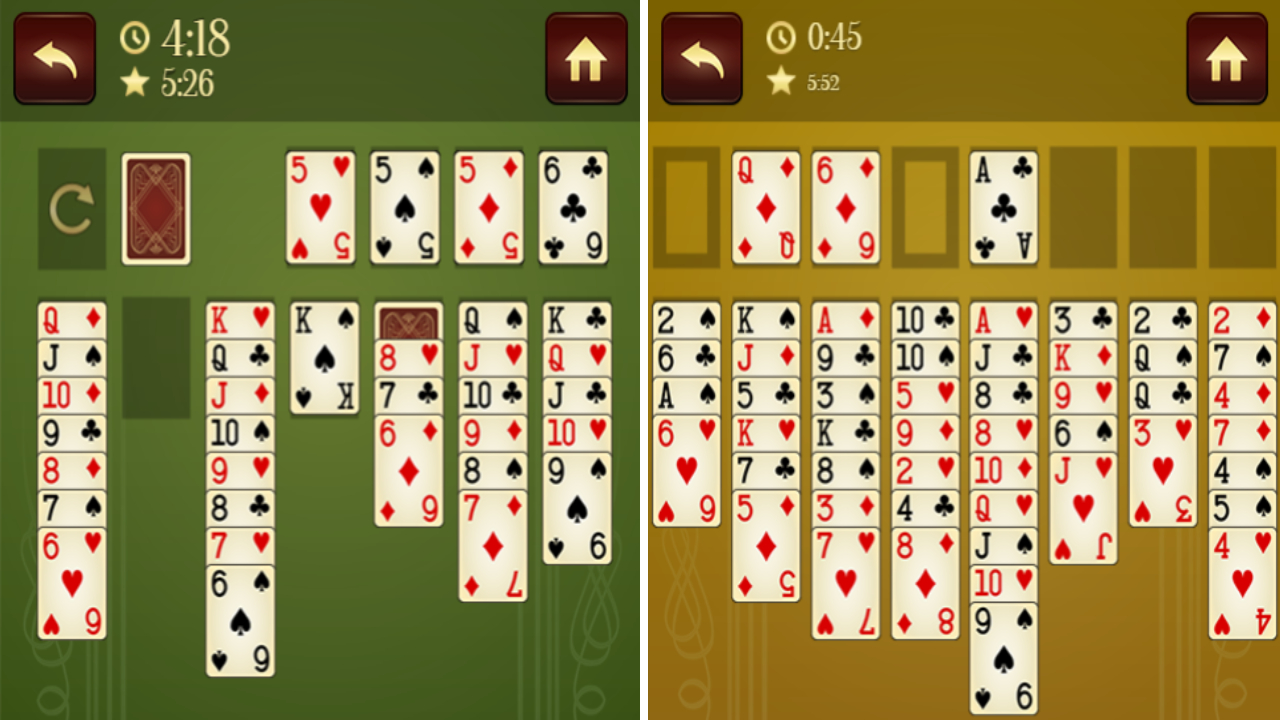Click the 6 of Clubs foundation pile
Screen dimensions: 1280x720
click(573, 207)
